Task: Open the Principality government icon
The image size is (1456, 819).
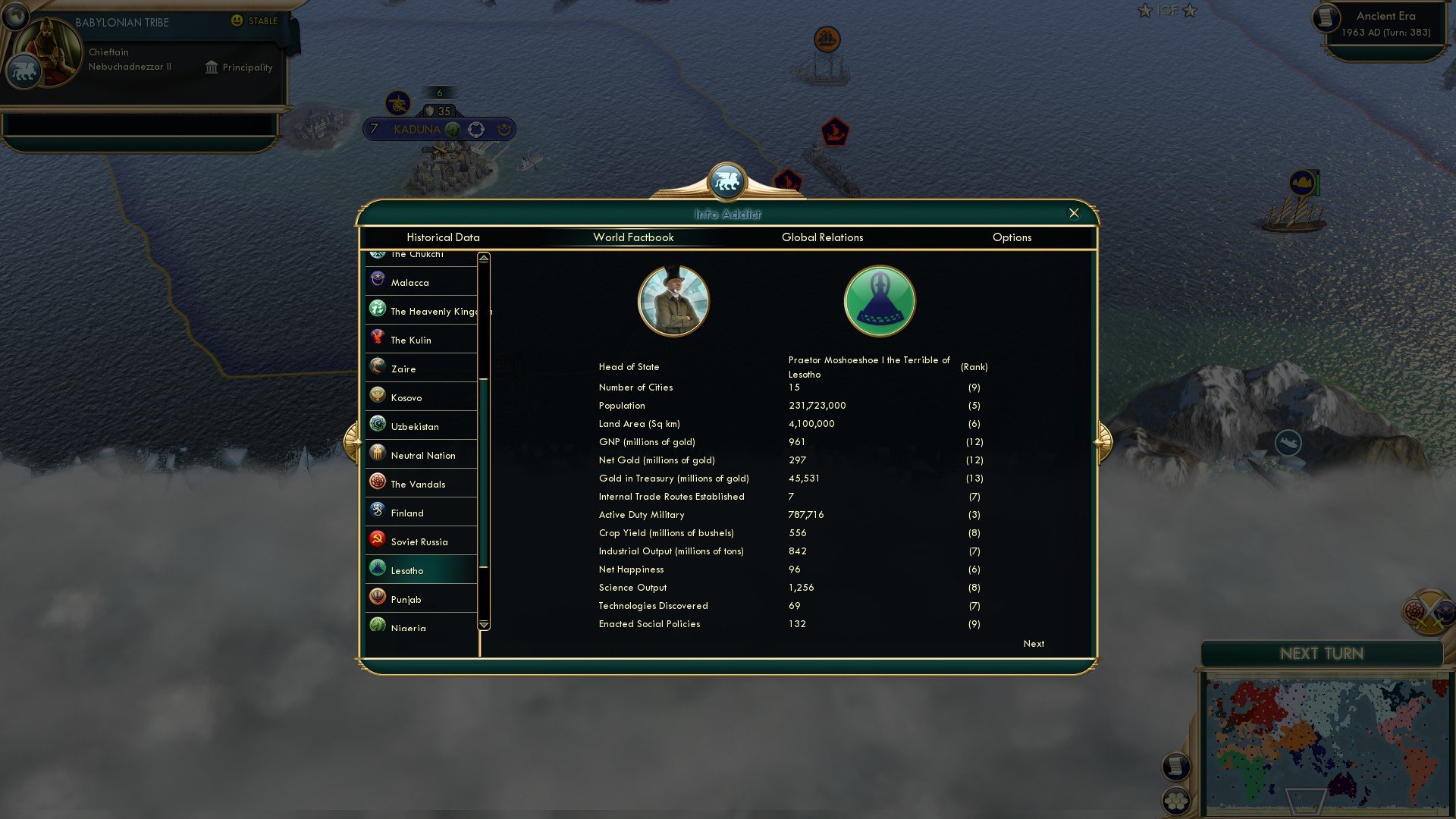Action: (x=210, y=67)
